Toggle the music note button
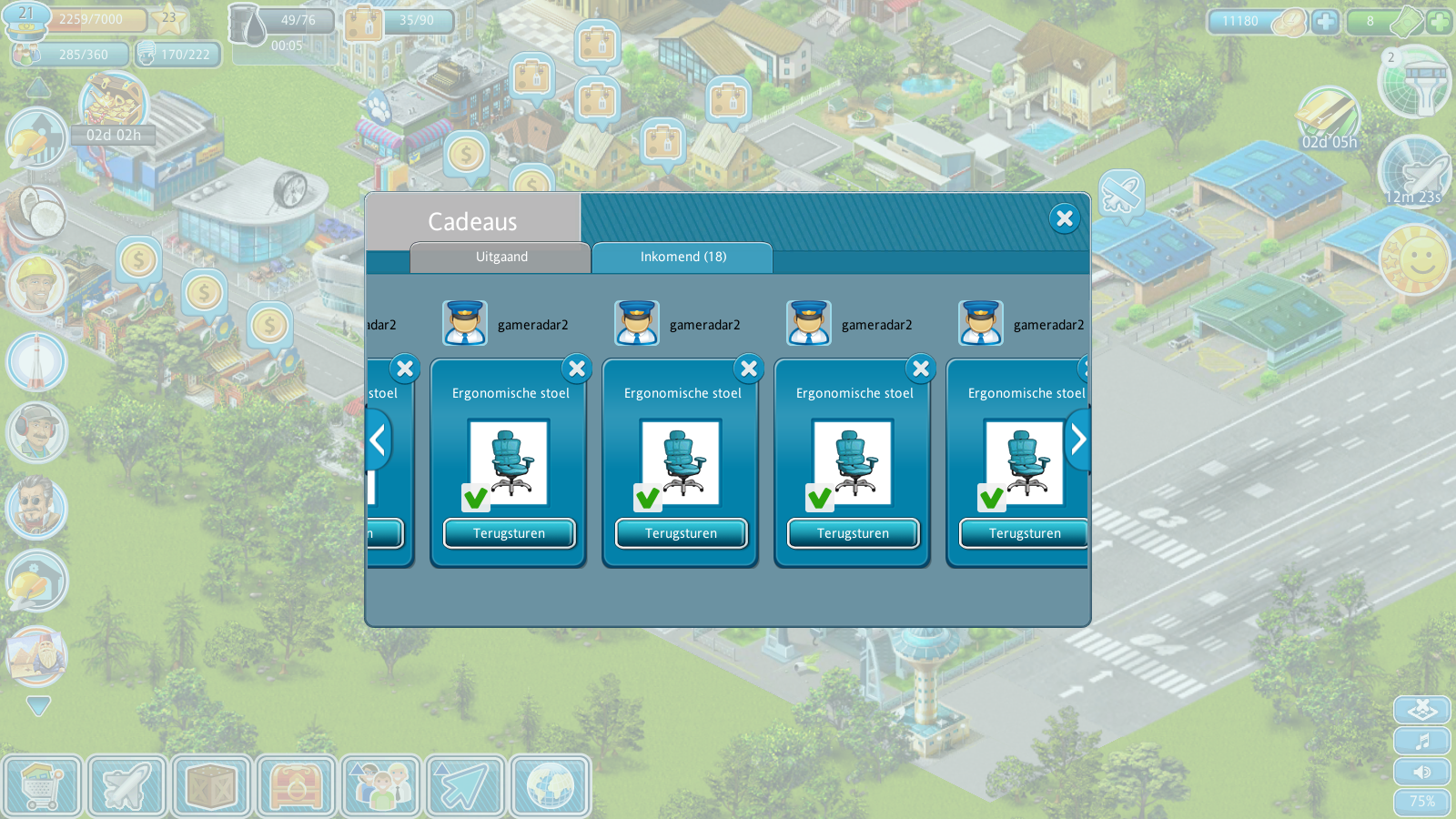 tap(1422, 741)
